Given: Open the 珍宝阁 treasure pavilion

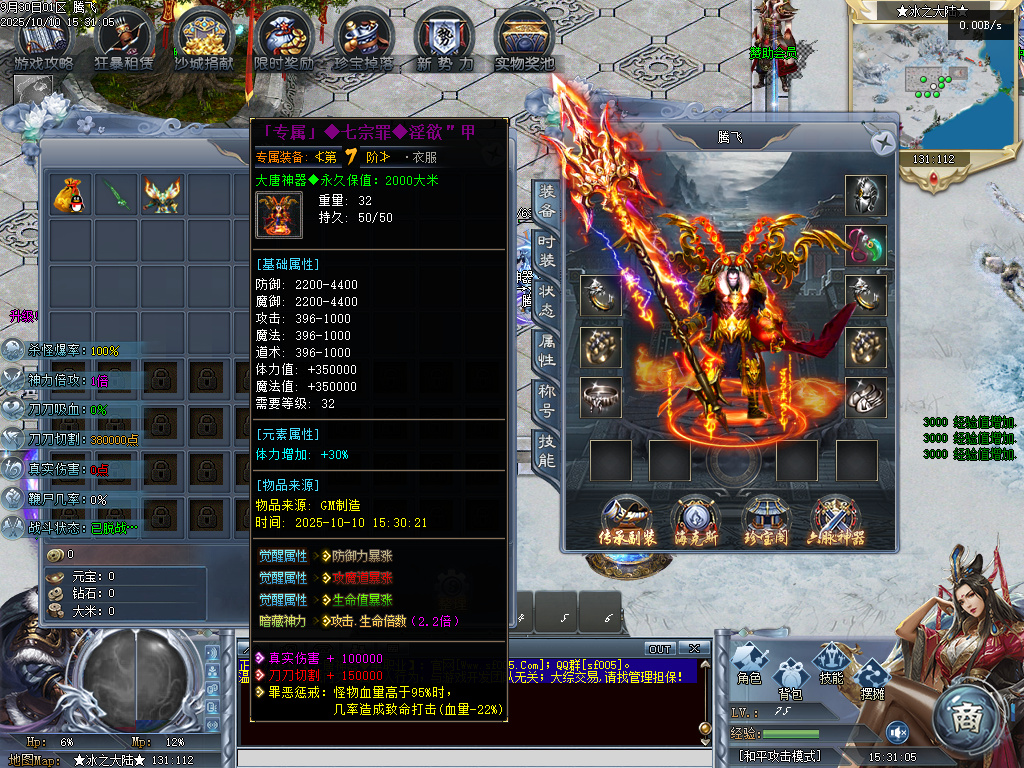Looking at the screenshot, I should point(768,520).
